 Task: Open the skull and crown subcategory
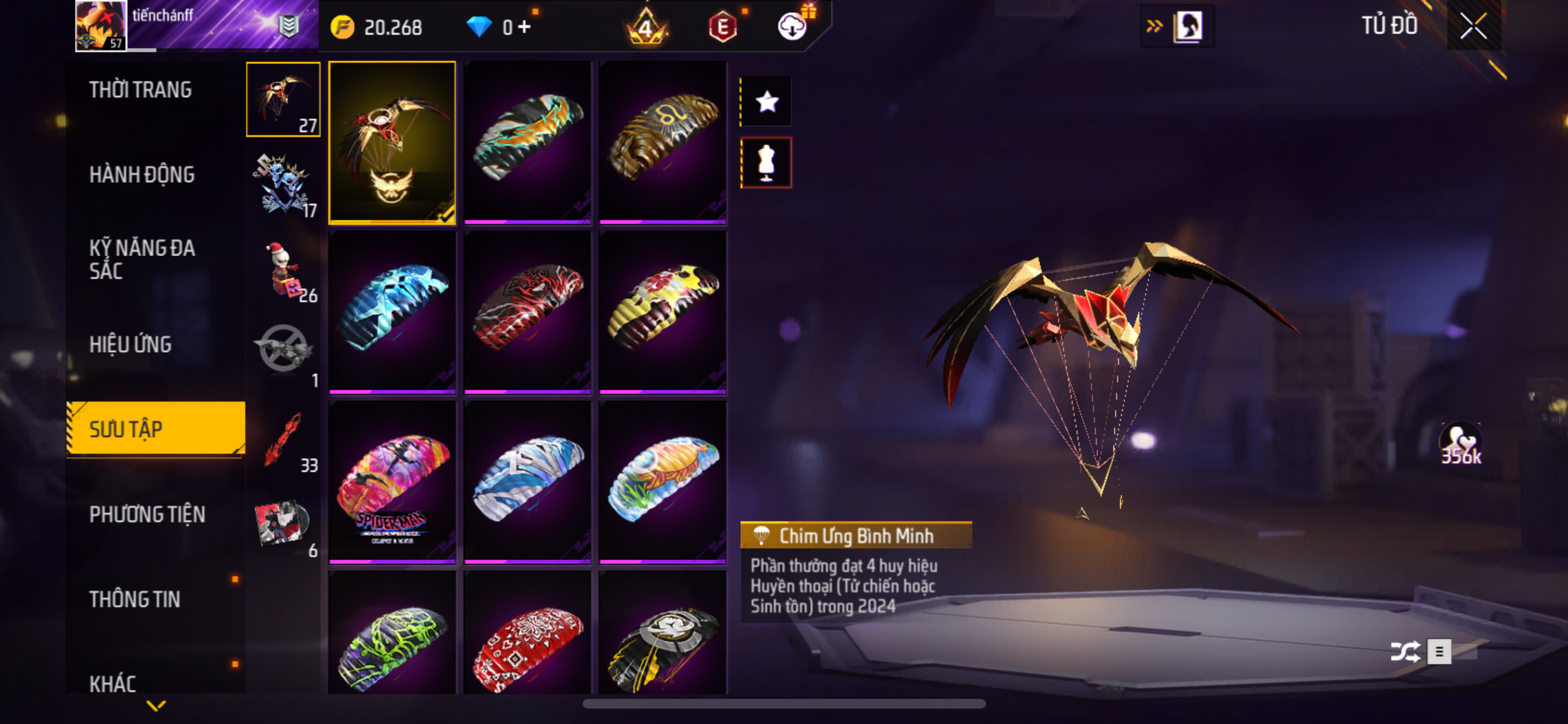(283, 185)
